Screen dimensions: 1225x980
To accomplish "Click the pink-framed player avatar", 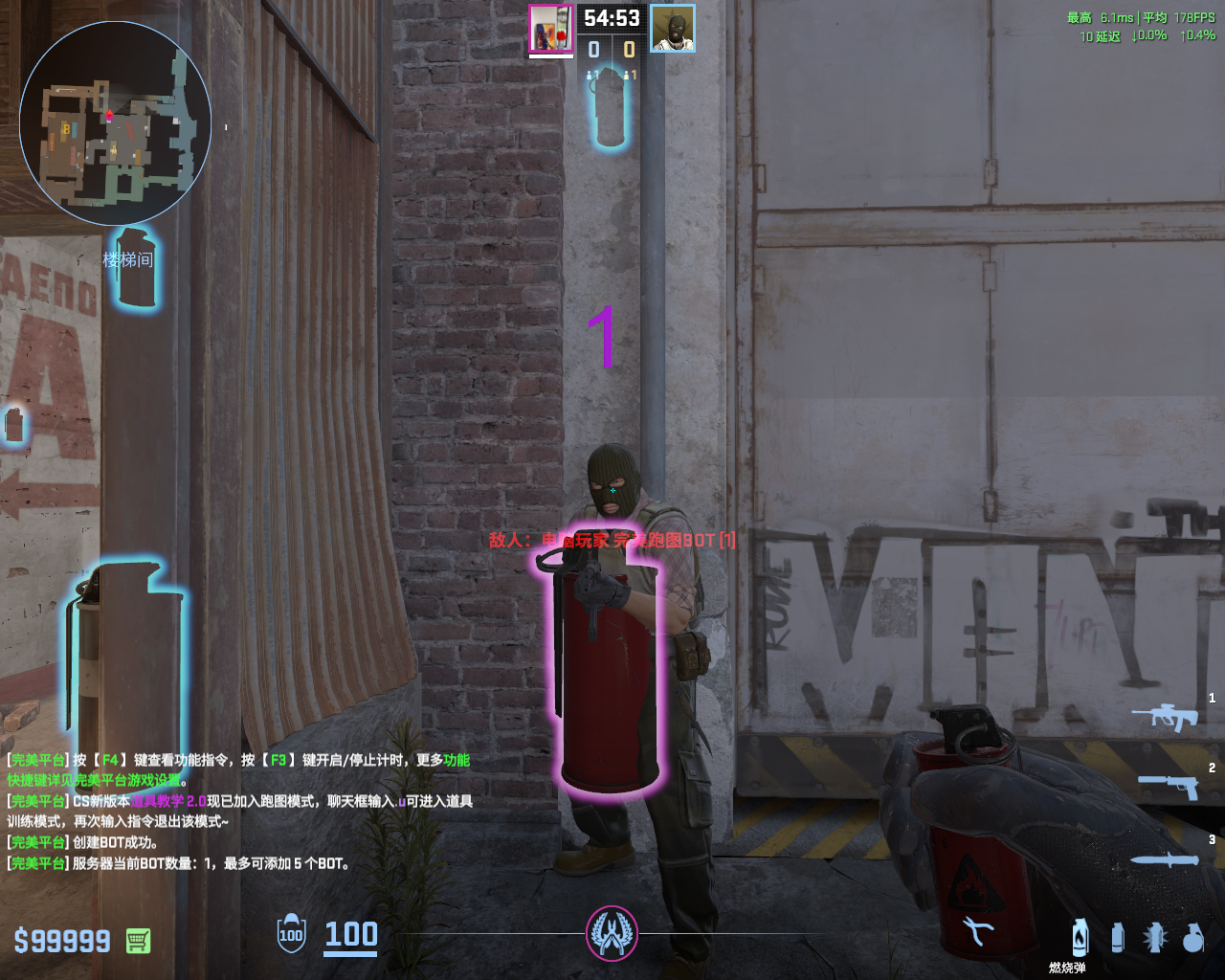I will tap(550, 29).
